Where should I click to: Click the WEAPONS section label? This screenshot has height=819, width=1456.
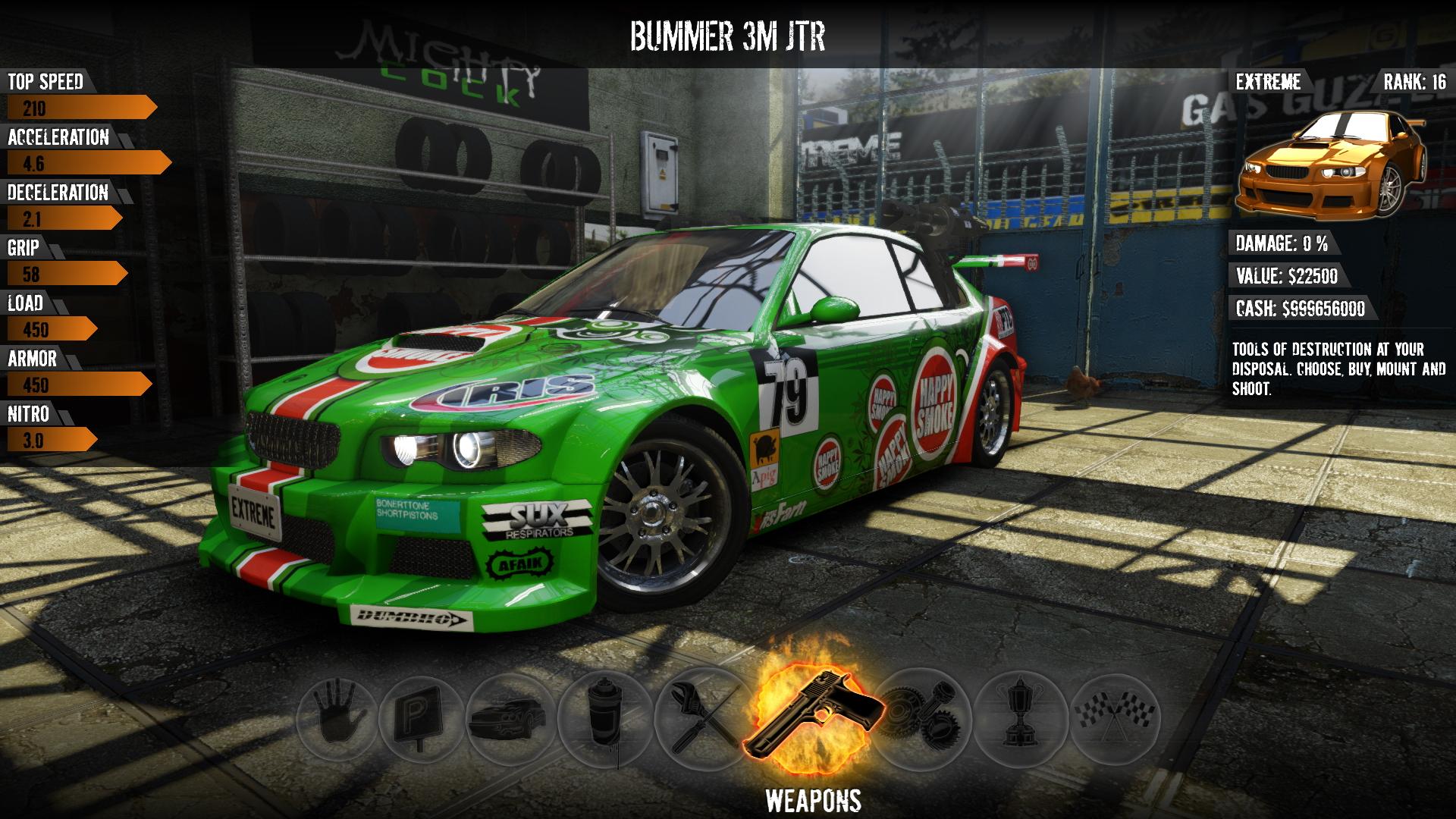(x=814, y=799)
